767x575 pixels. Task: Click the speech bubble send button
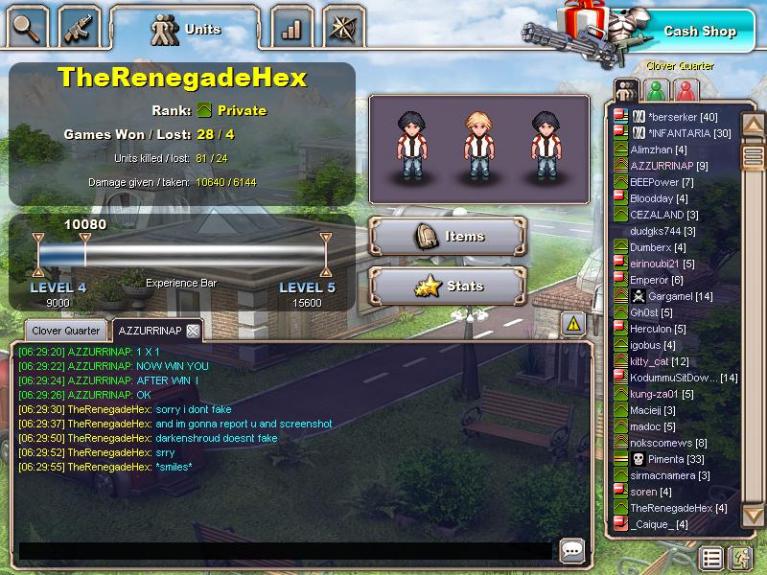pyautogui.click(x=572, y=550)
